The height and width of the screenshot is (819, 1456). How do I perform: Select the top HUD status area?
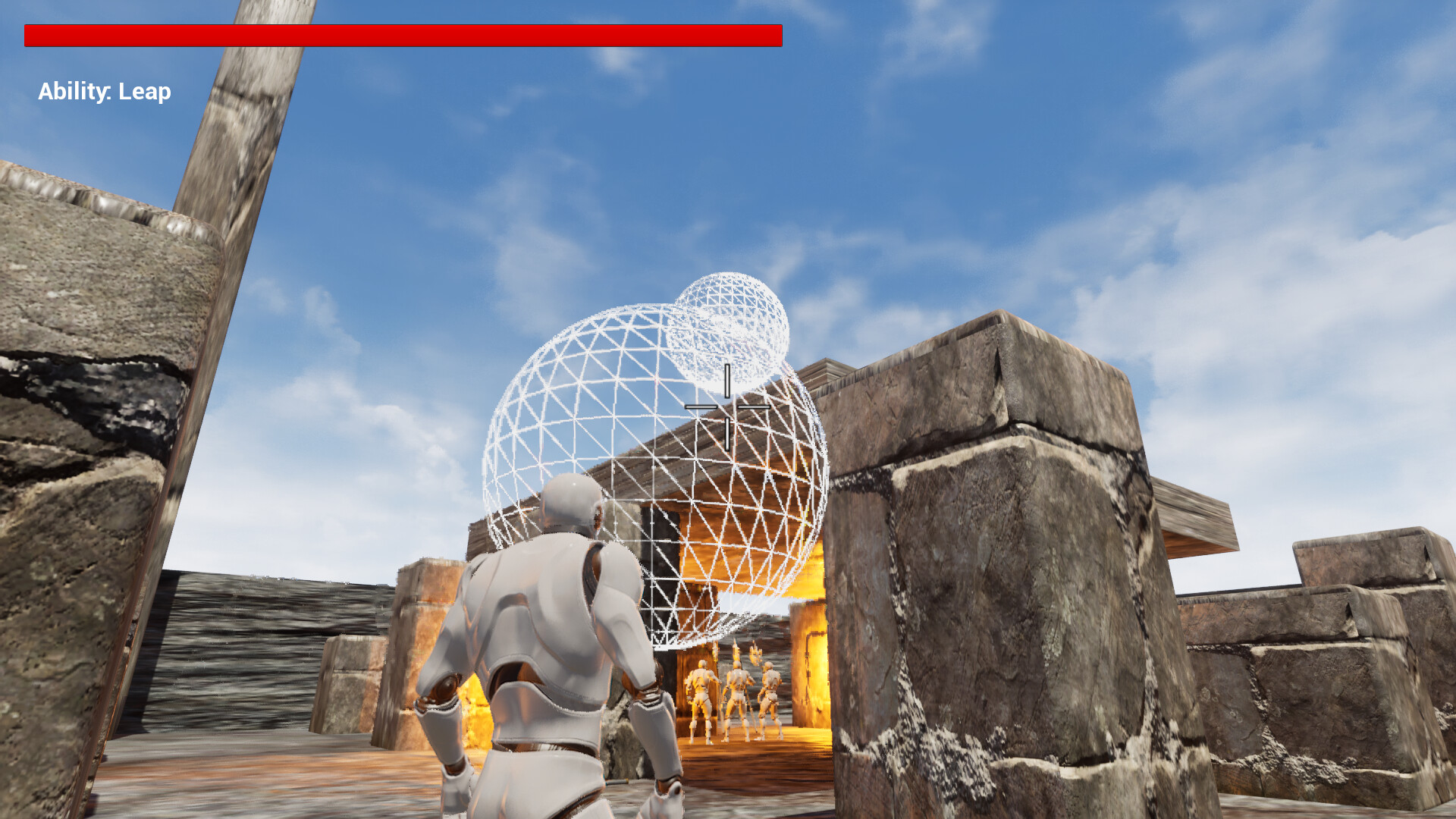click(x=402, y=33)
